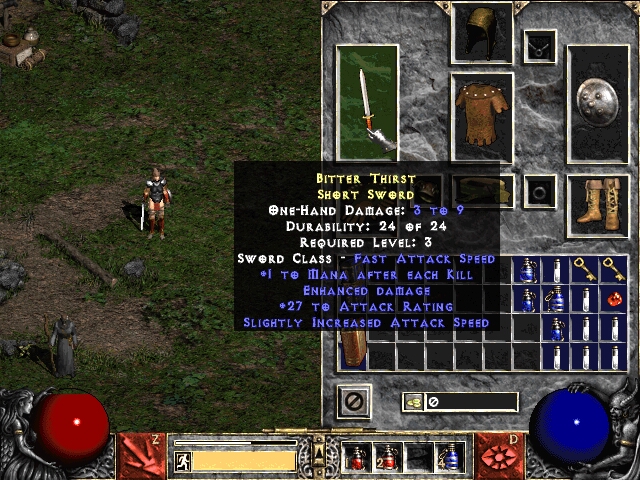Choose the round buckler shield slot

pyautogui.click(x=597, y=104)
